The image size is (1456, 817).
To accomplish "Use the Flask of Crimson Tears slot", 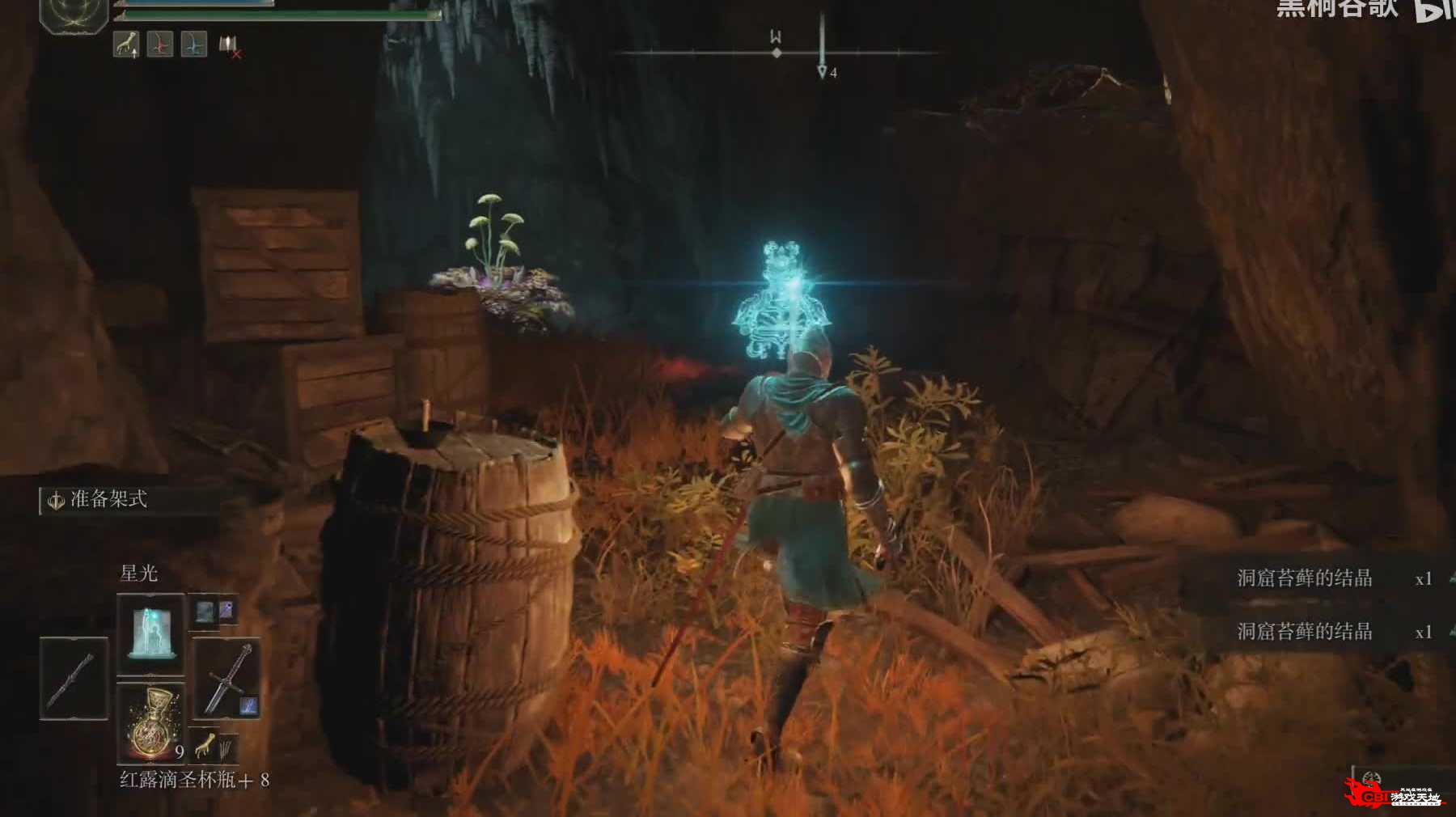I will [x=151, y=722].
